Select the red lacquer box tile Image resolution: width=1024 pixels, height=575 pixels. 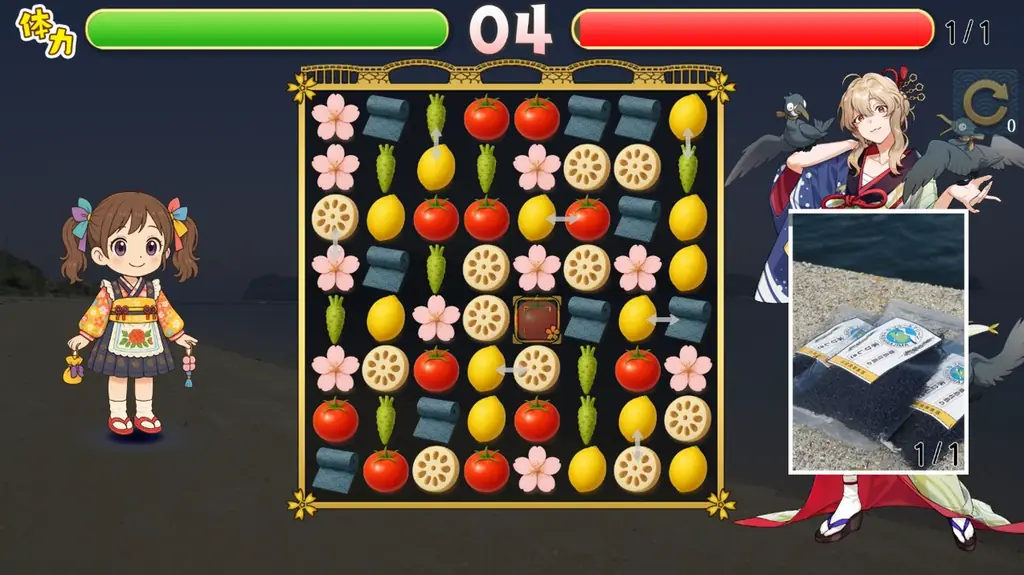tap(537, 319)
